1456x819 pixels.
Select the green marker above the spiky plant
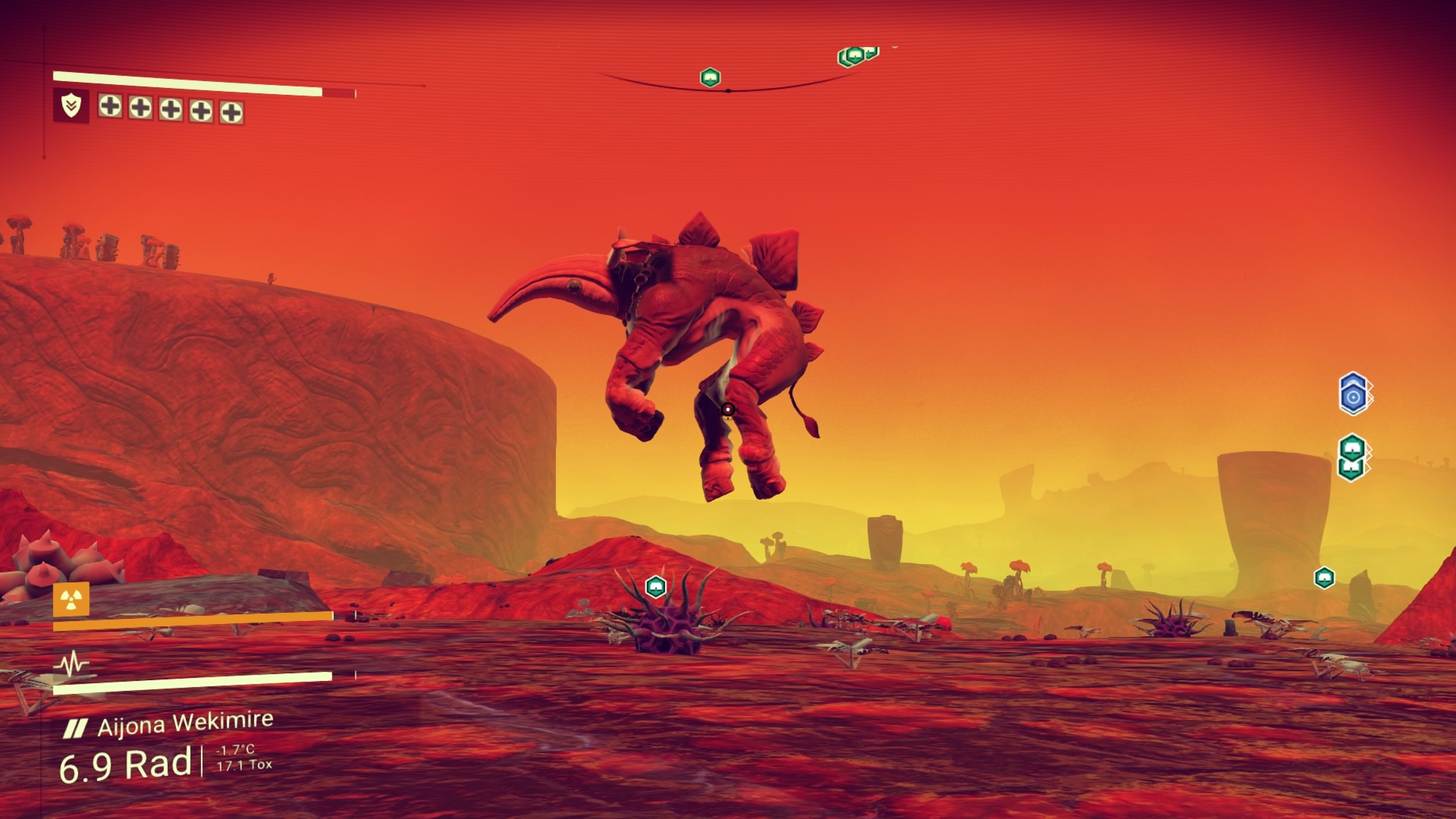[655, 586]
